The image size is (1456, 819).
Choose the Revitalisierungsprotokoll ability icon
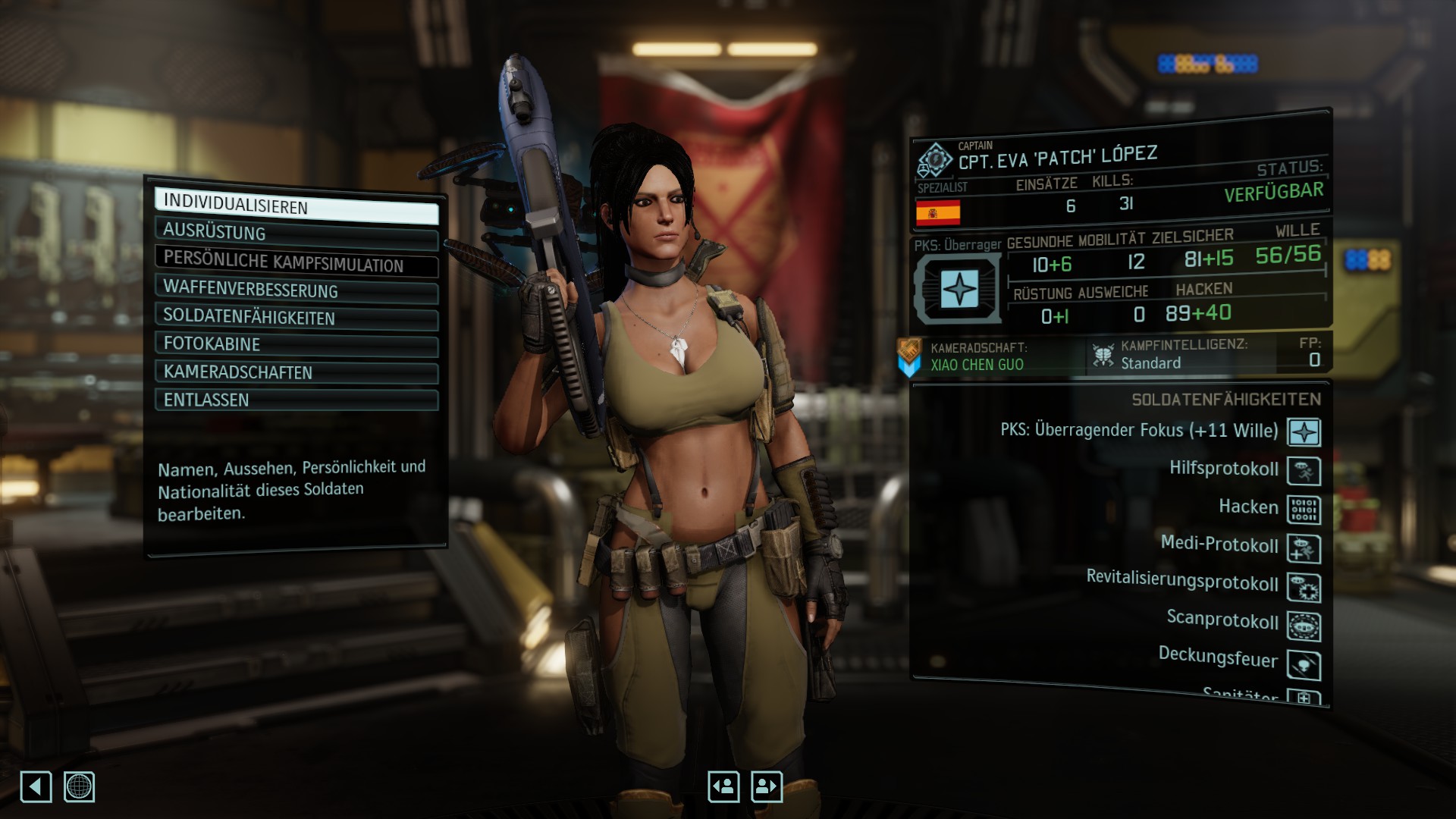[1304, 588]
